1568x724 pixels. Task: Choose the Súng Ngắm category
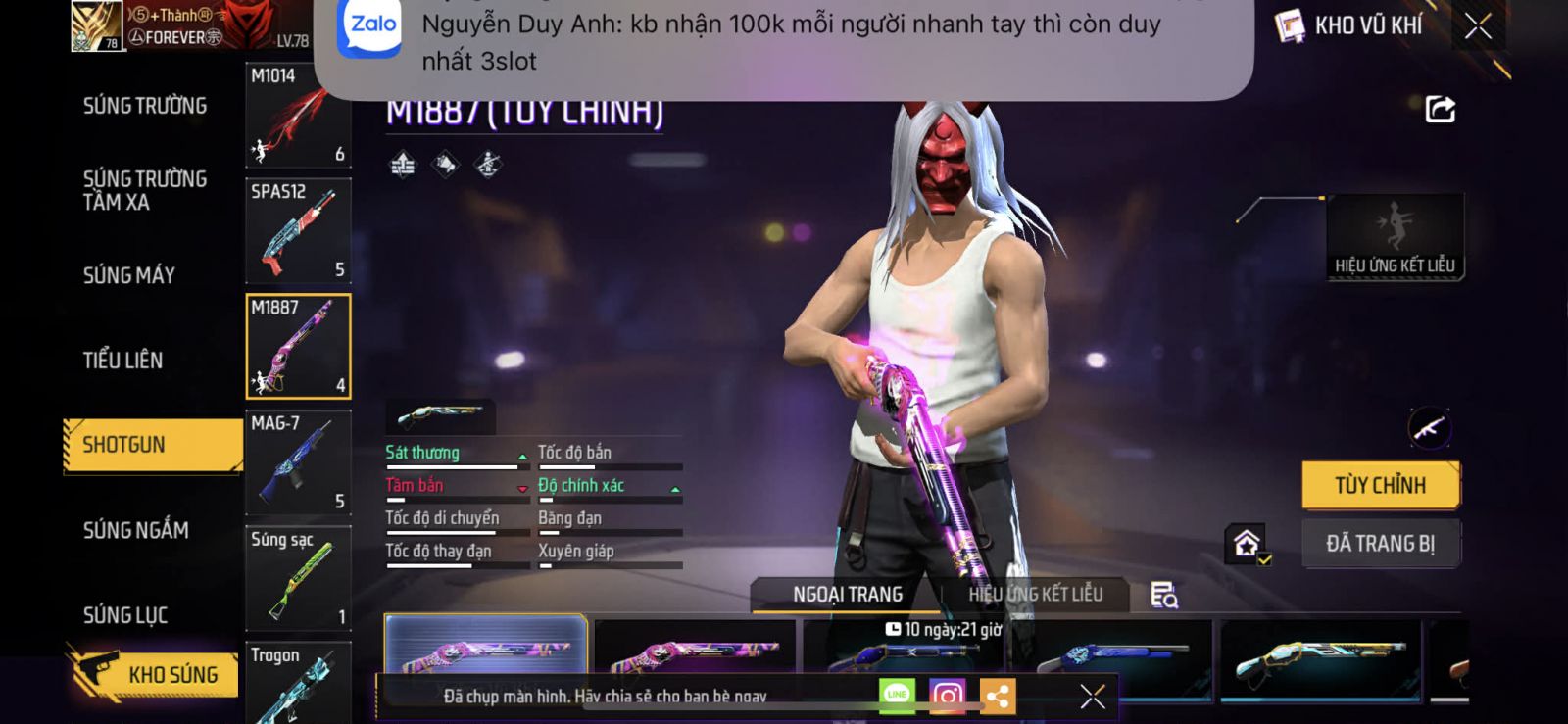tap(135, 530)
